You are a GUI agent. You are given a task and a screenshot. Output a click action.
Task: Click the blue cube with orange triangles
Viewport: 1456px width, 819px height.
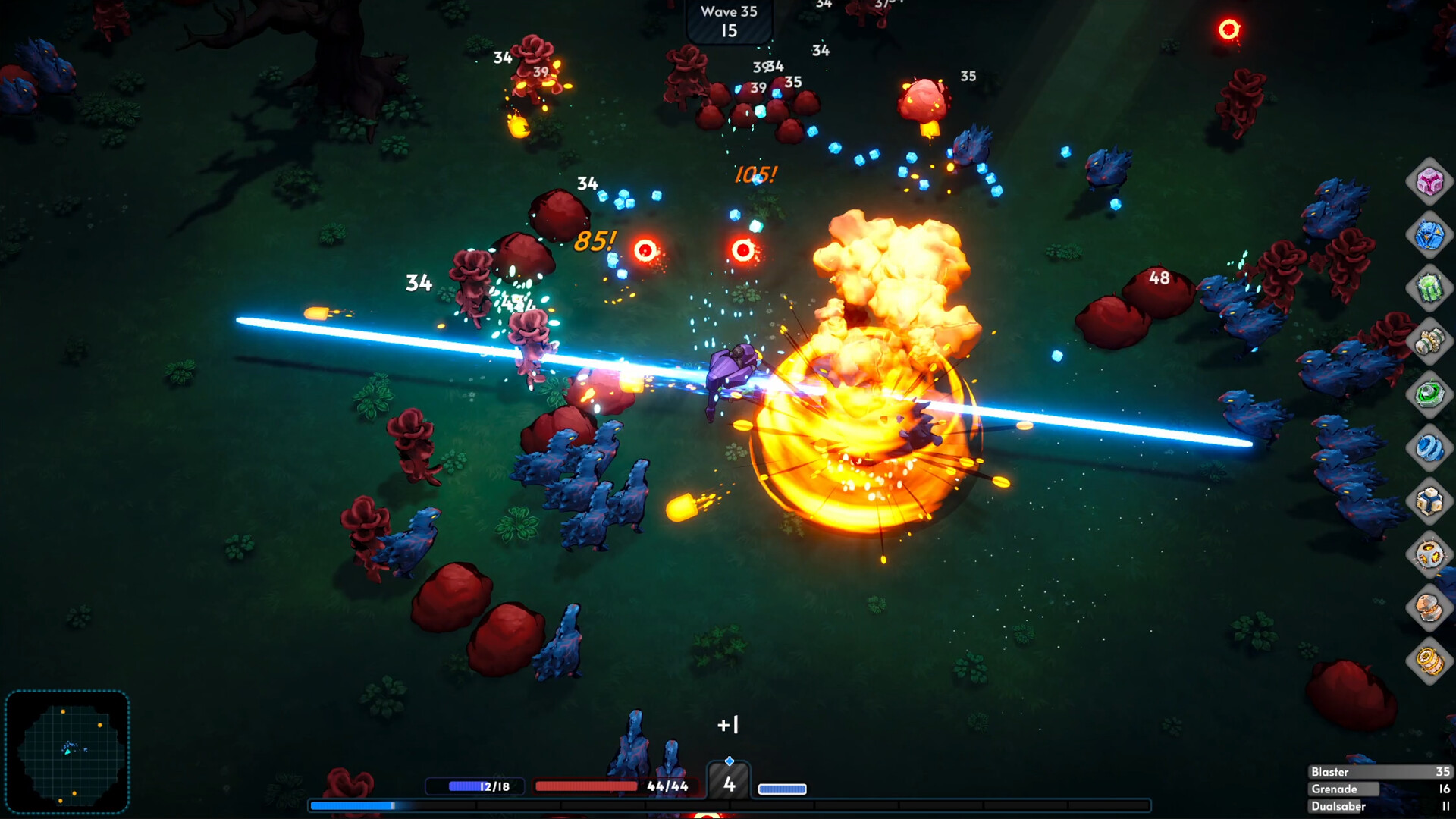coord(1429,235)
